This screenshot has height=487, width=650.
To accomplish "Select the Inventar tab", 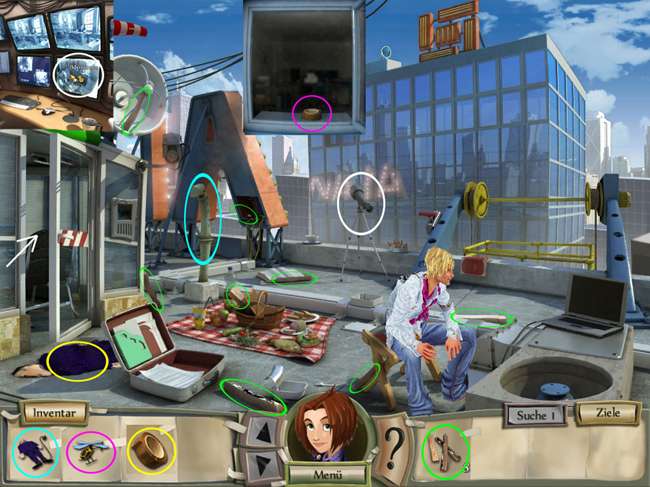I will click(51, 412).
